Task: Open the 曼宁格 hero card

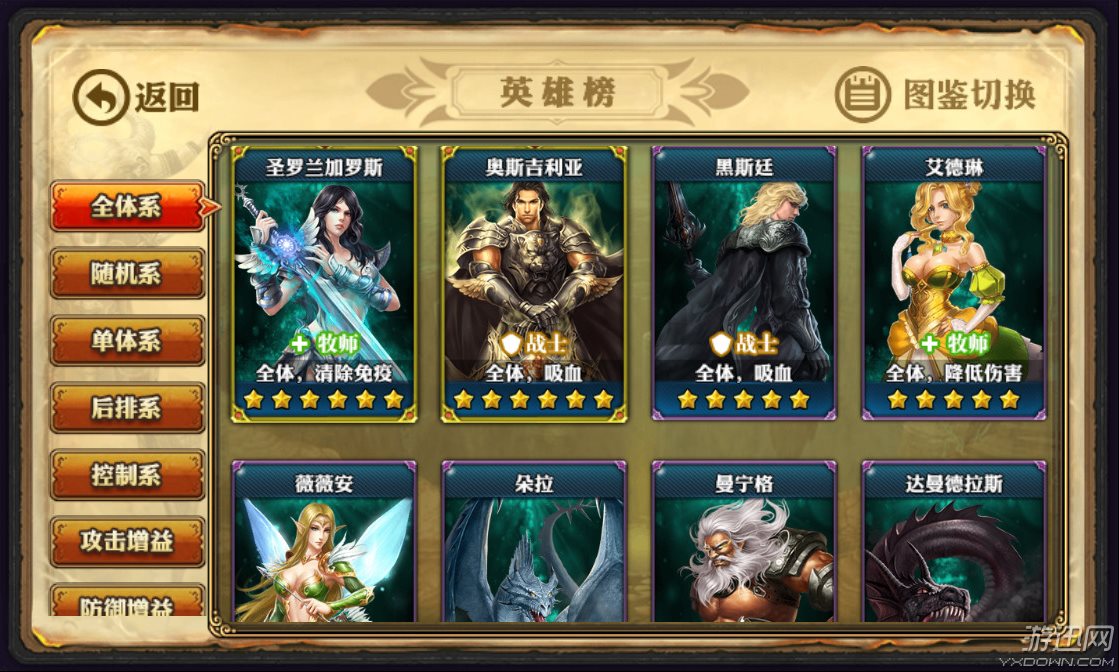Action: click(744, 545)
